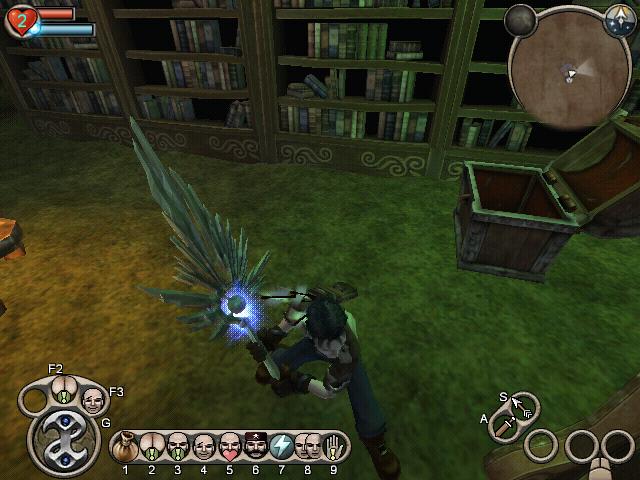Use the lightning bolt spell icon
This screenshot has width=640, height=480.
282,445
